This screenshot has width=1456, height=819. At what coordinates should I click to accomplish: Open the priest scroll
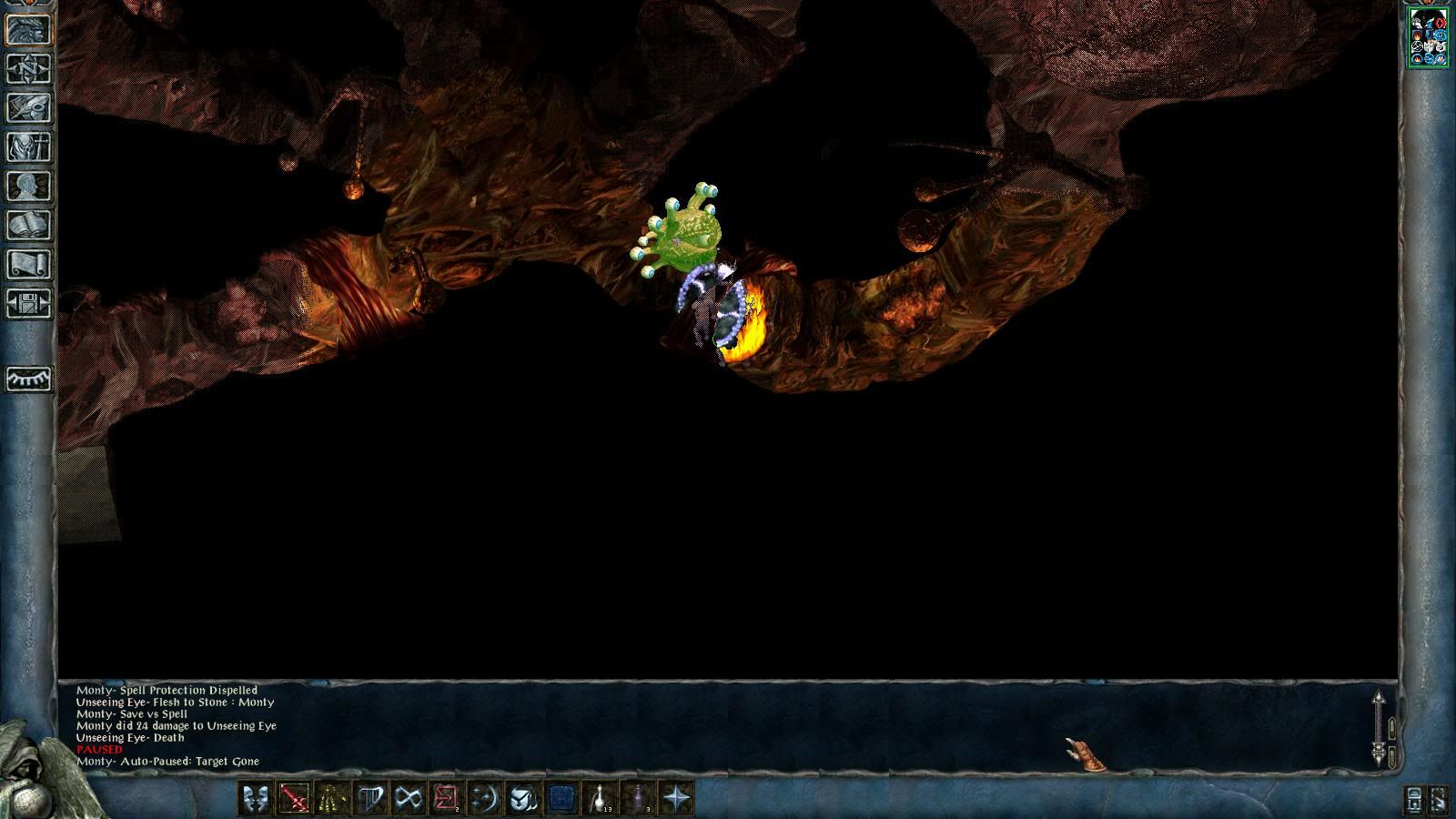click(x=28, y=265)
